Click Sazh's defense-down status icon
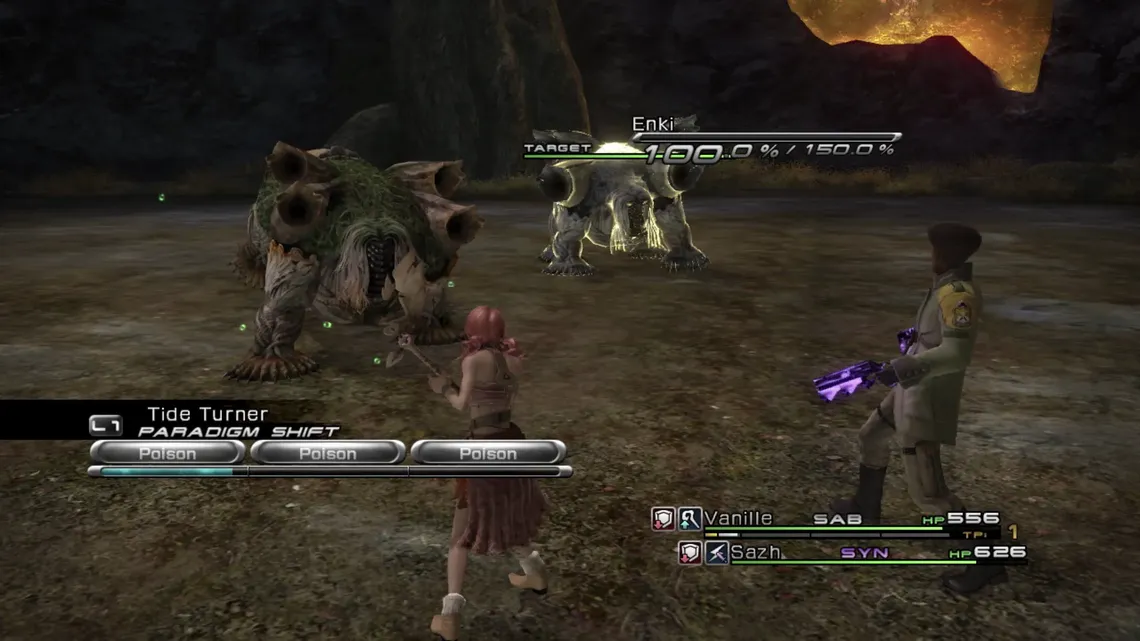The height and width of the screenshot is (641, 1140). pos(690,552)
